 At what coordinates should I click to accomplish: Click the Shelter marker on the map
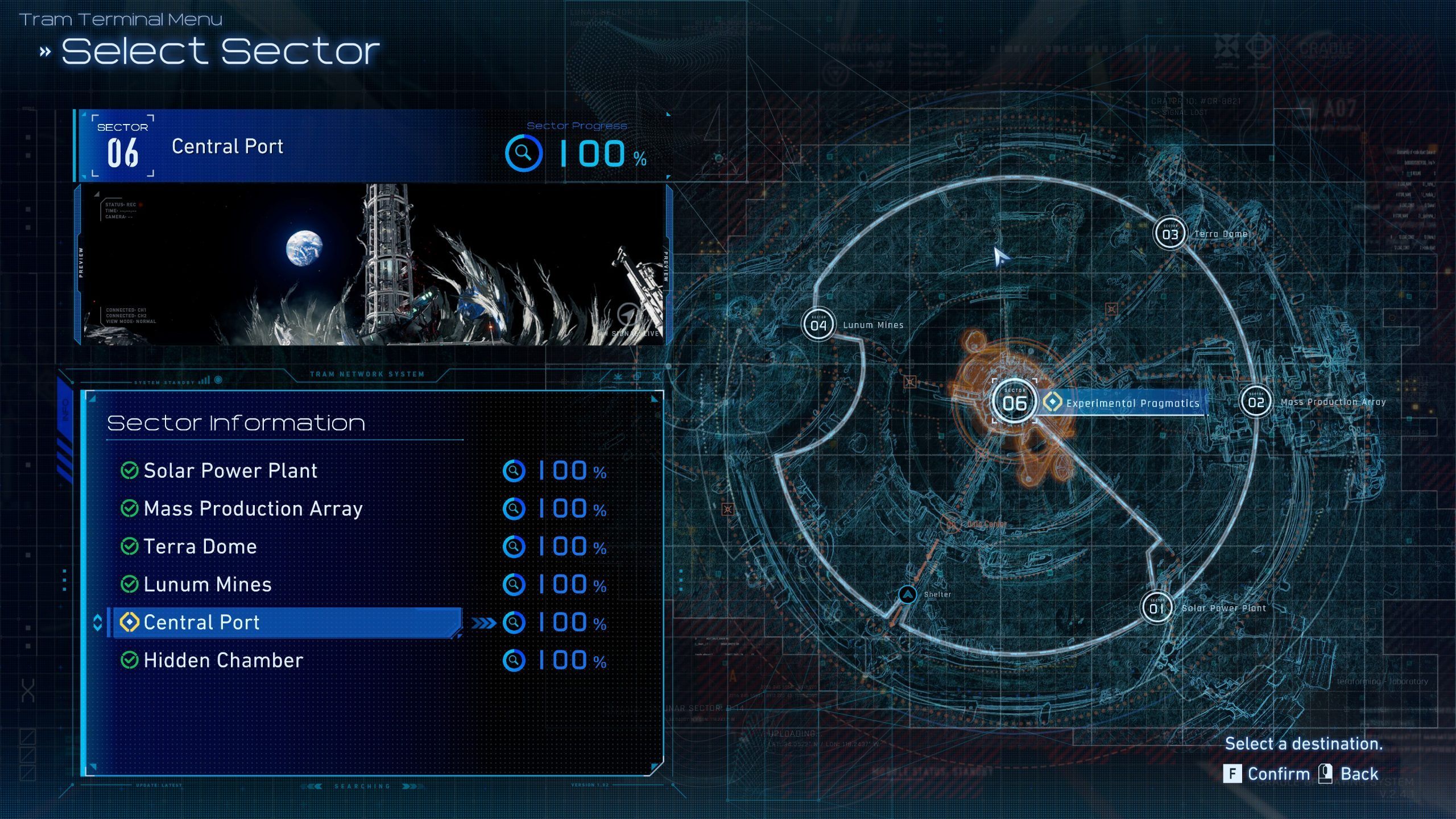tap(908, 595)
